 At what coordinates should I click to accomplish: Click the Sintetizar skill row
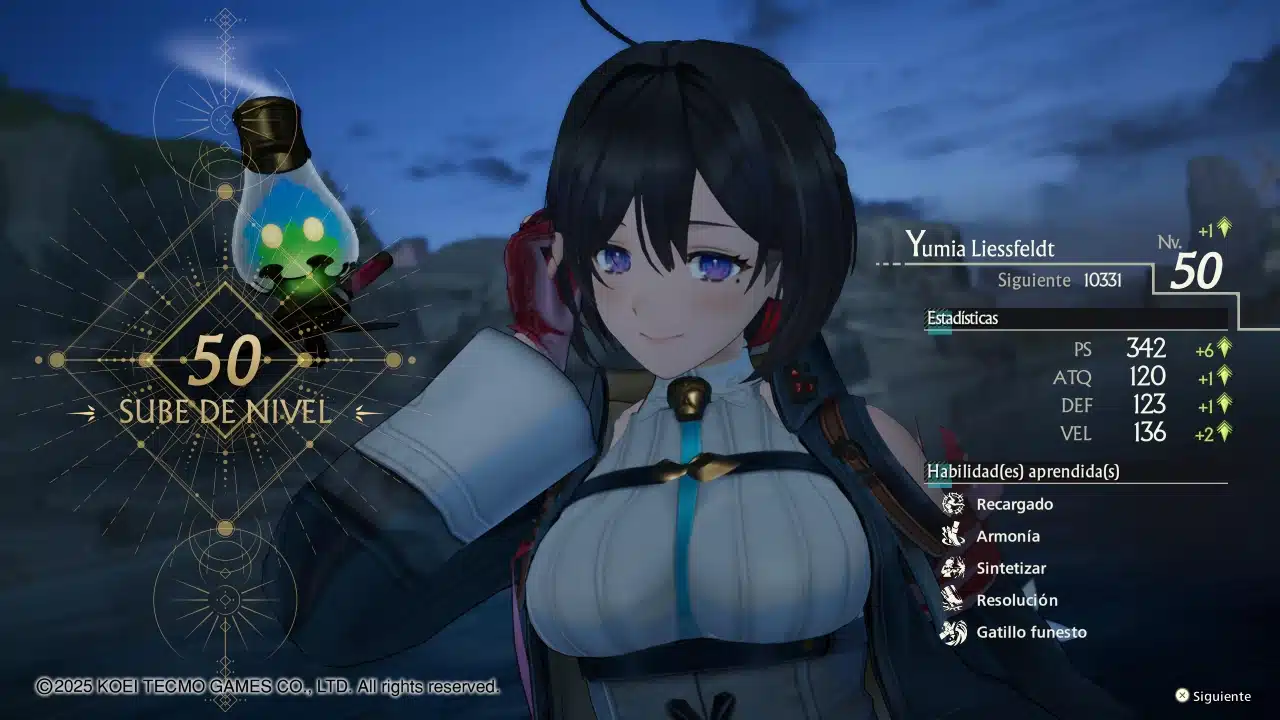[x=1011, y=568]
